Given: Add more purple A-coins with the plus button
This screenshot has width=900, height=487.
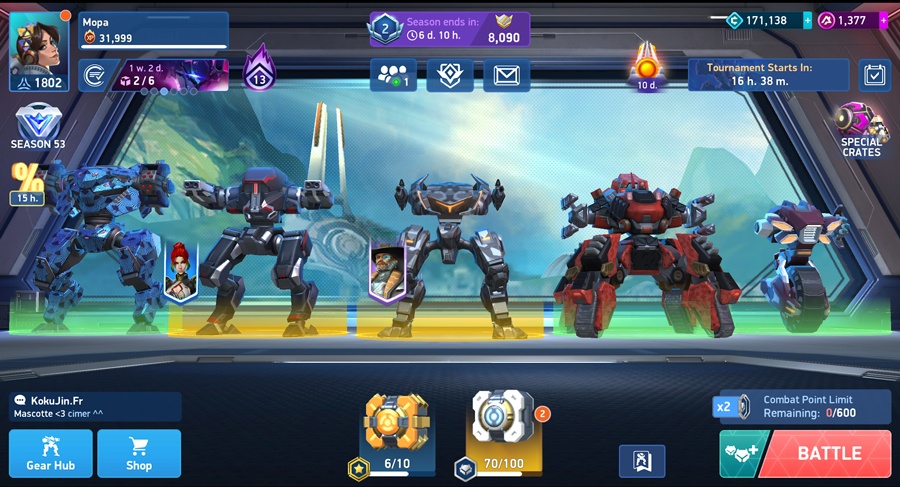Looking at the screenshot, I should [x=883, y=20].
